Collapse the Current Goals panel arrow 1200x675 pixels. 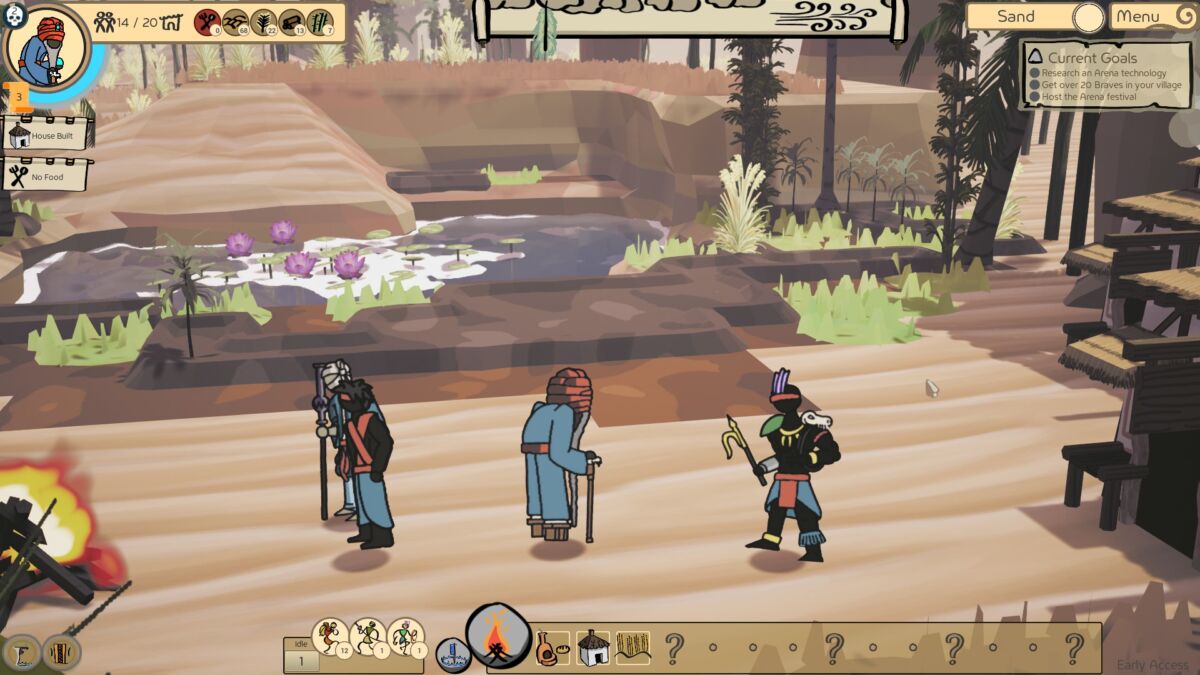tap(1034, 58)
